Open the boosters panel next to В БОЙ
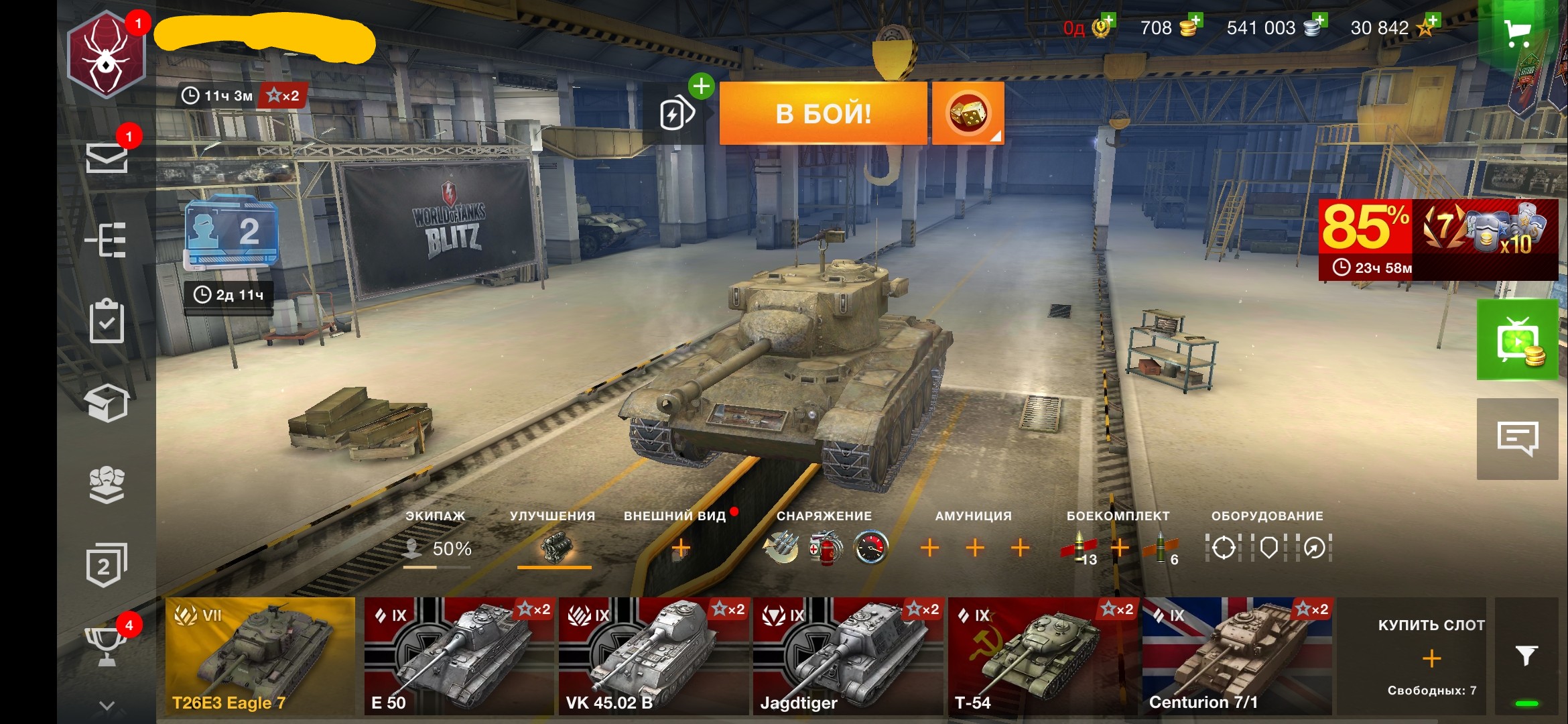1568x724 pixels. pos(678,113)
